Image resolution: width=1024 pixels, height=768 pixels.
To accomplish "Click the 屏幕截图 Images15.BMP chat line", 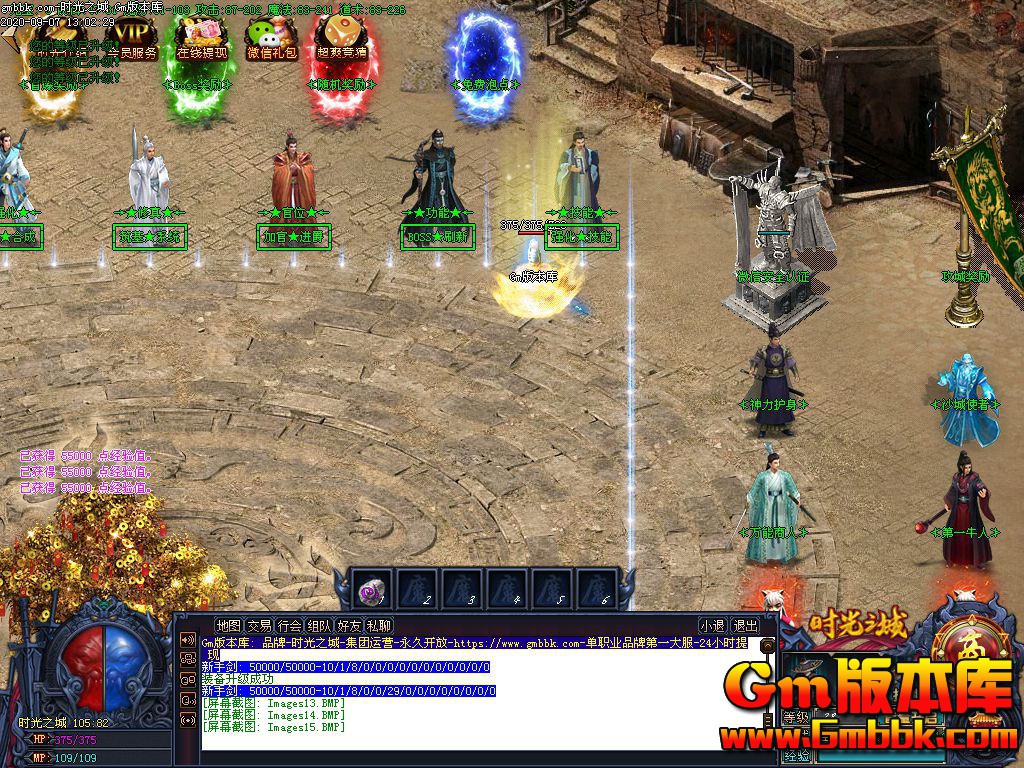I will [273, 727].
